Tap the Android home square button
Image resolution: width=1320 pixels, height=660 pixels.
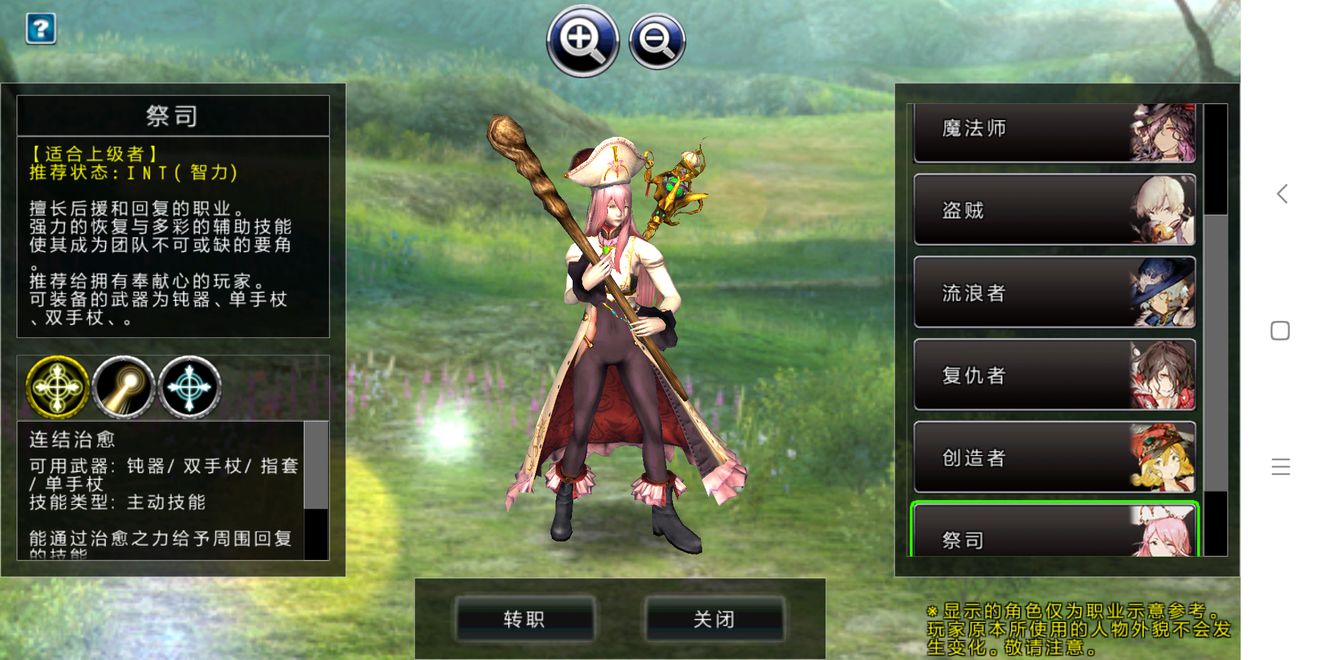tap(1280, 331)
